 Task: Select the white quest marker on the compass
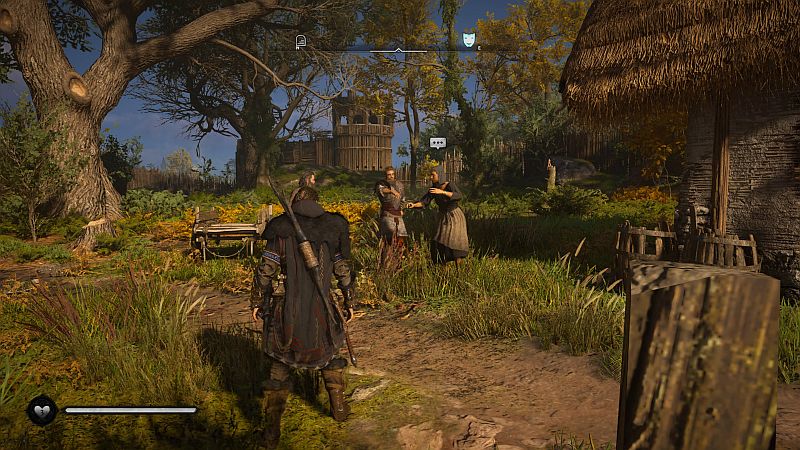pos(301,41)
